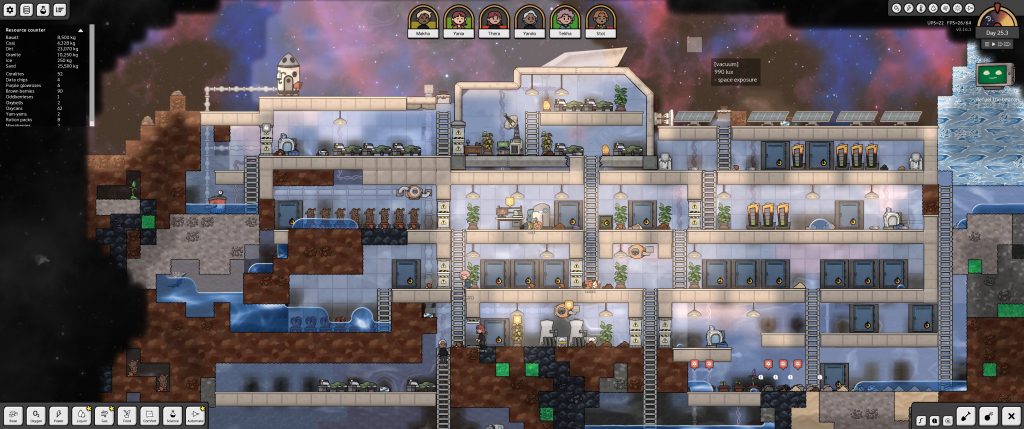The image size is (1024, 429).
Task: Select colonist Stoi's portrait
Action: (598, 19)
